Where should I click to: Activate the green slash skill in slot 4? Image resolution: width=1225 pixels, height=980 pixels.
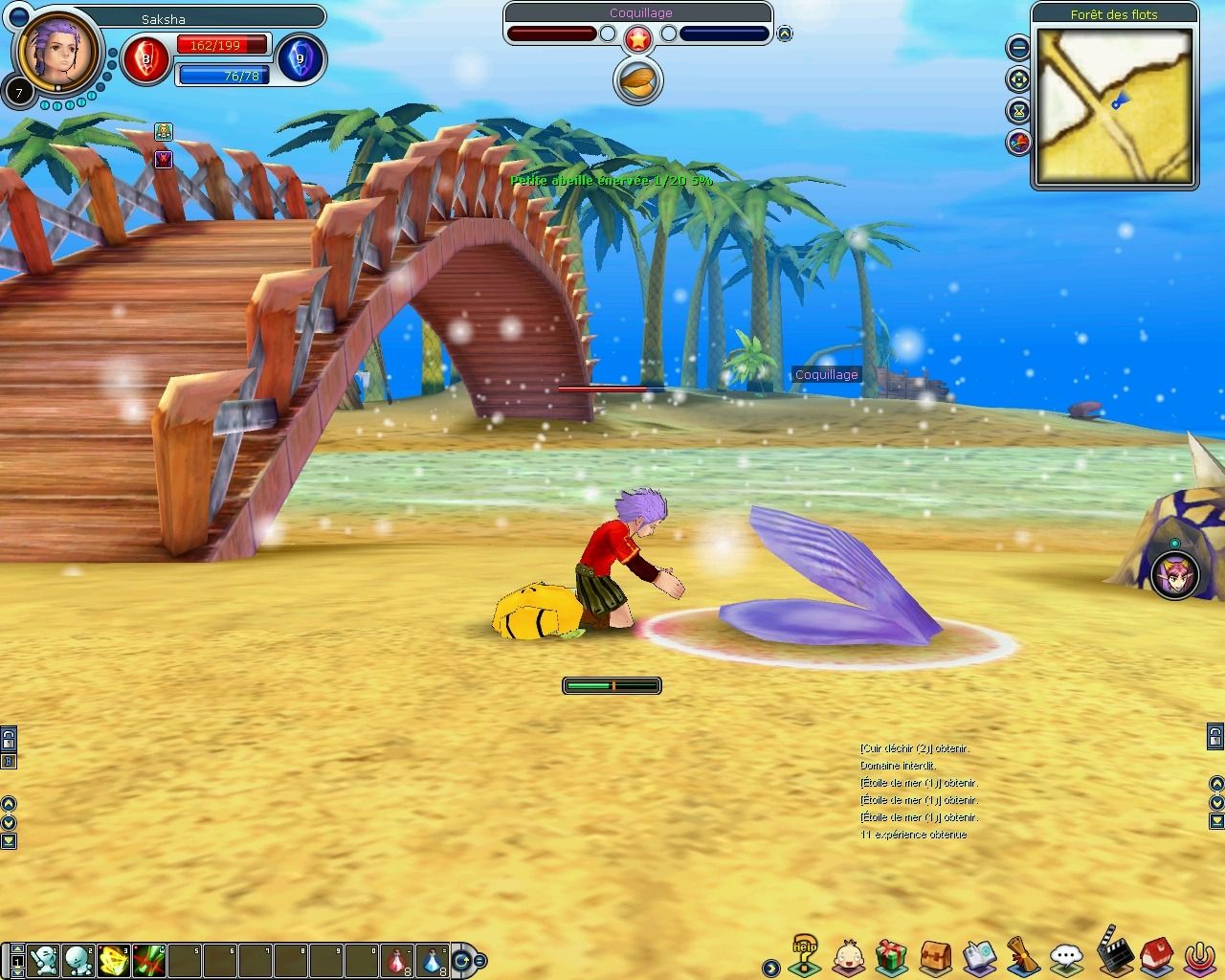(149, 959)
